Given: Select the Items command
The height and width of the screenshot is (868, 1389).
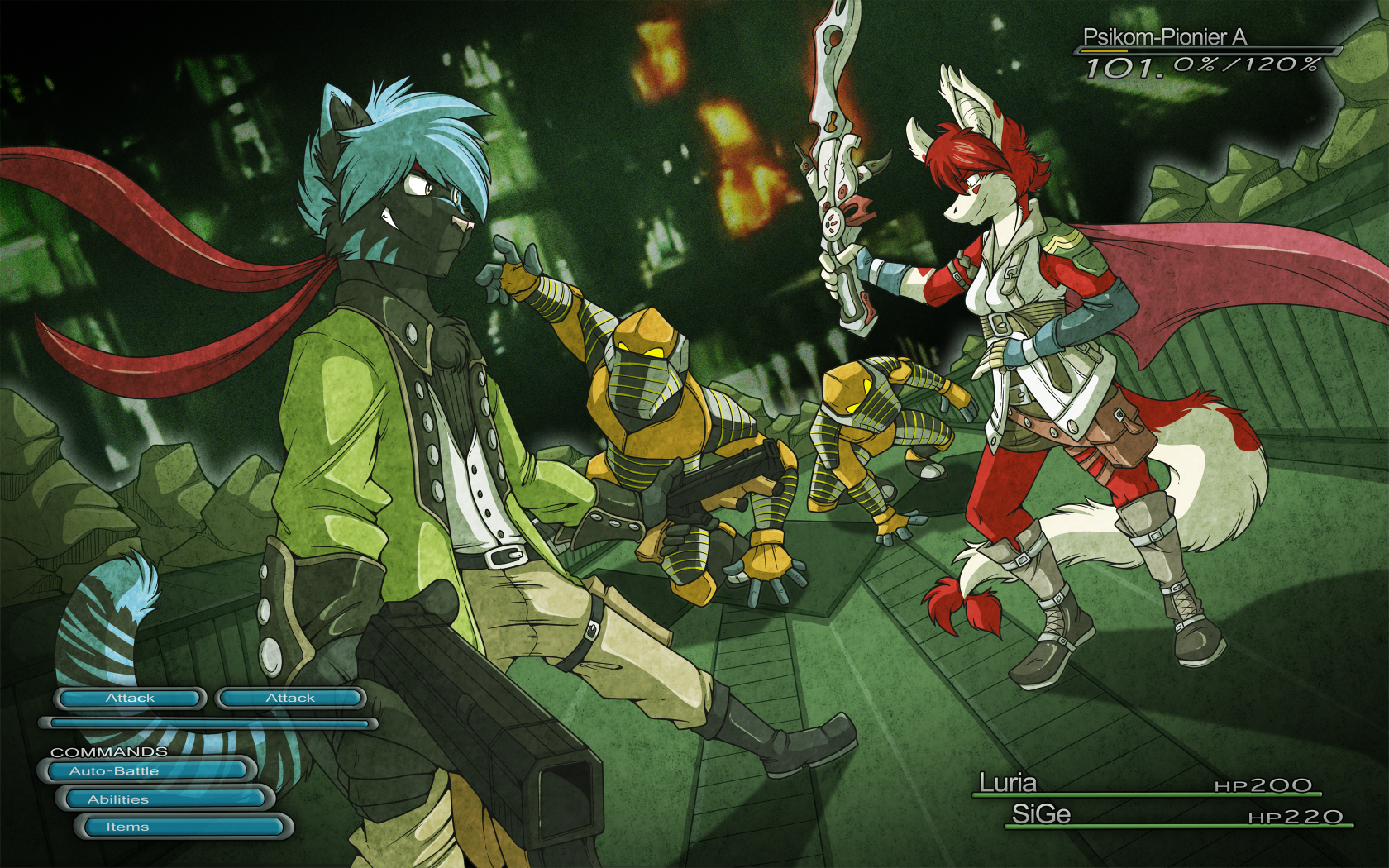Looking at the screenshot, I should [x=182, y=827].
